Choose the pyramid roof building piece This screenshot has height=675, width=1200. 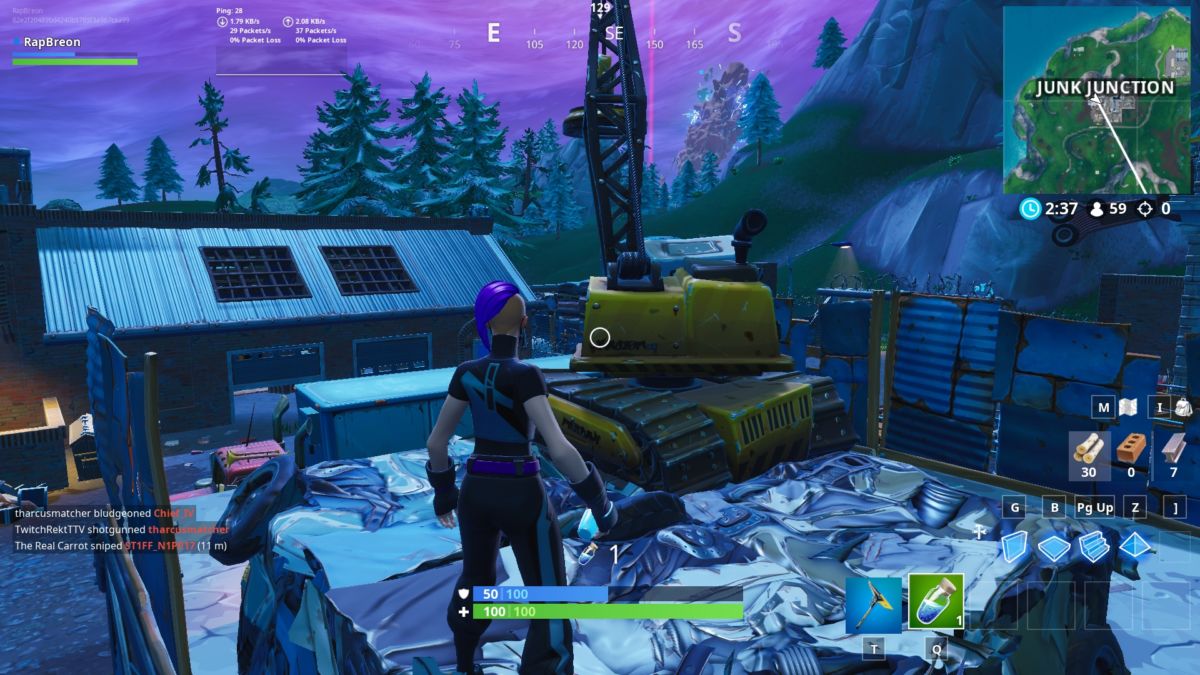[1136, 546]
